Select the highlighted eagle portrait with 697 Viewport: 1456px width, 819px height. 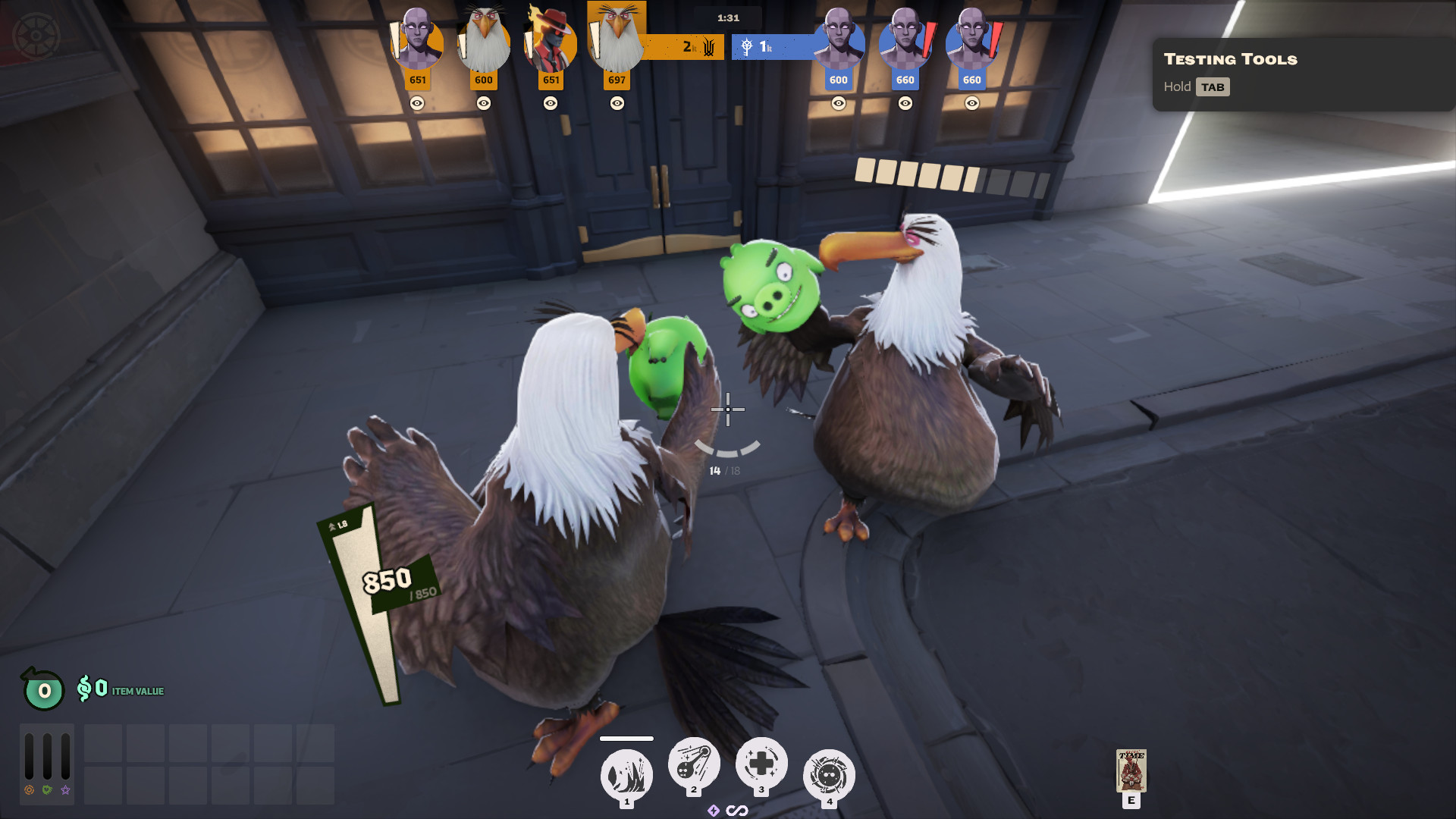click(617, 38)
